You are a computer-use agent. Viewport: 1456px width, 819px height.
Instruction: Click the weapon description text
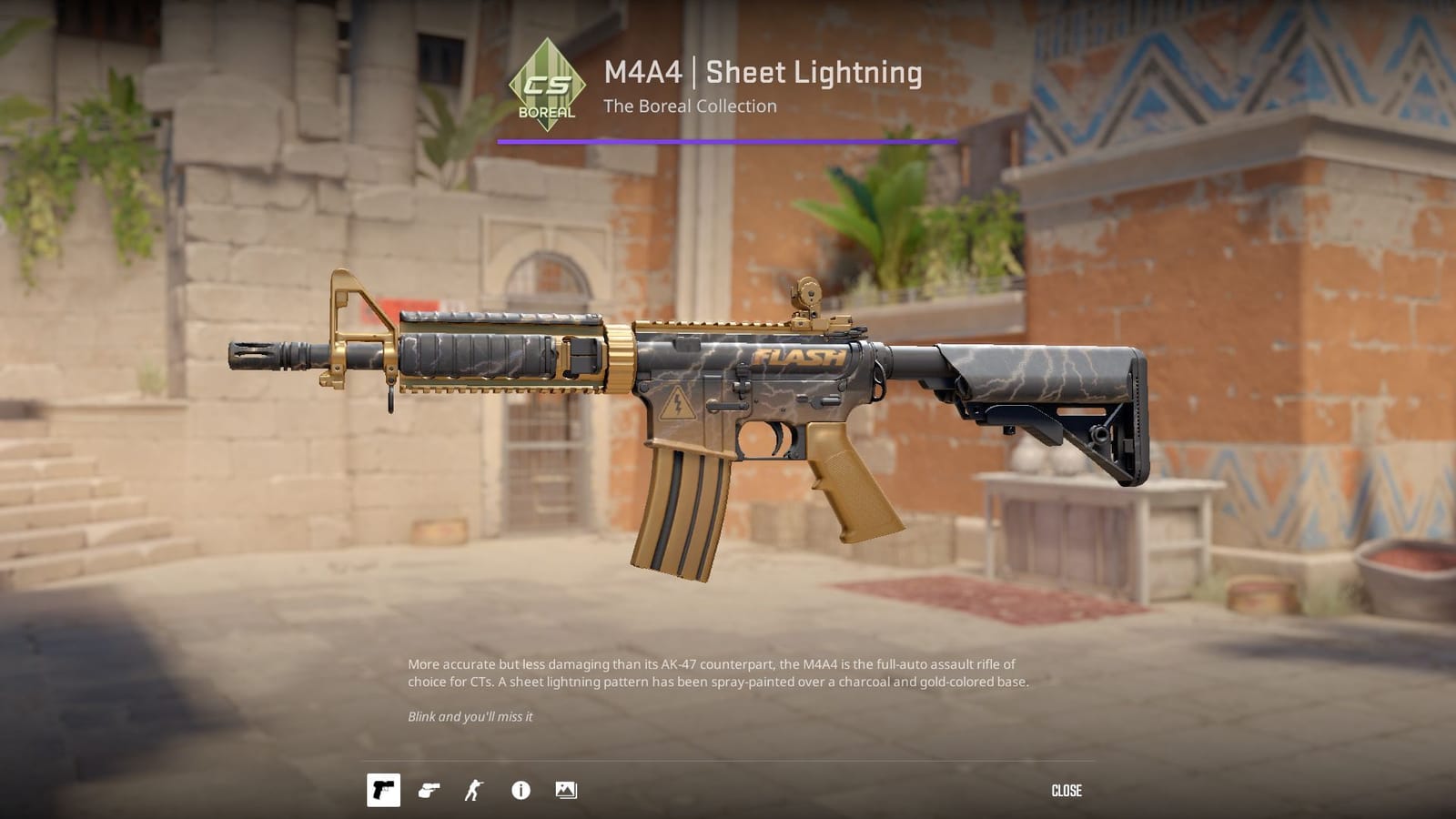[719, 672]
